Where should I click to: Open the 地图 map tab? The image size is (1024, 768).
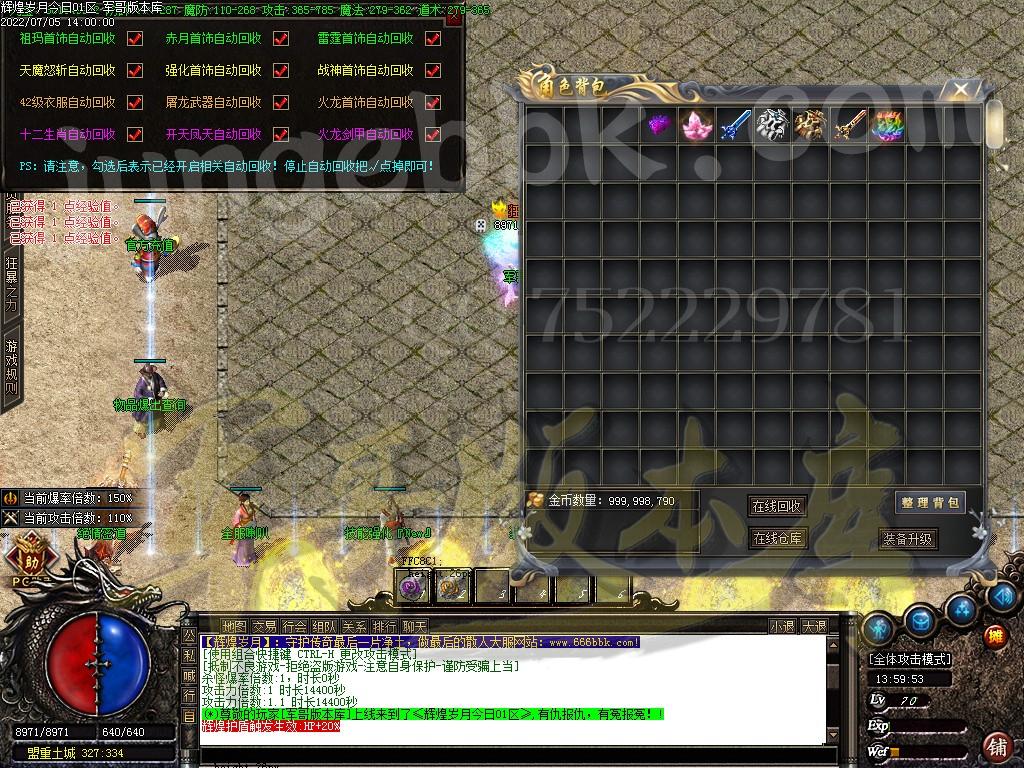[x=233, y=627]
